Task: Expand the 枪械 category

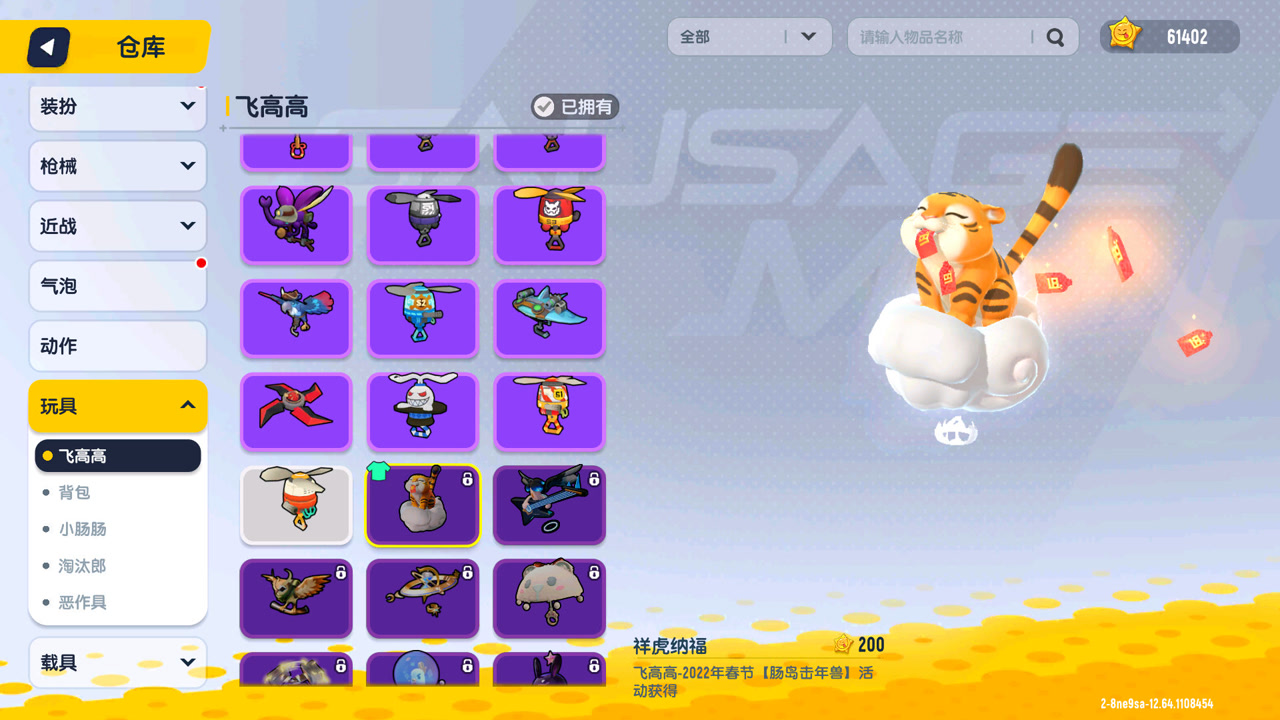Action: [118, 166]
